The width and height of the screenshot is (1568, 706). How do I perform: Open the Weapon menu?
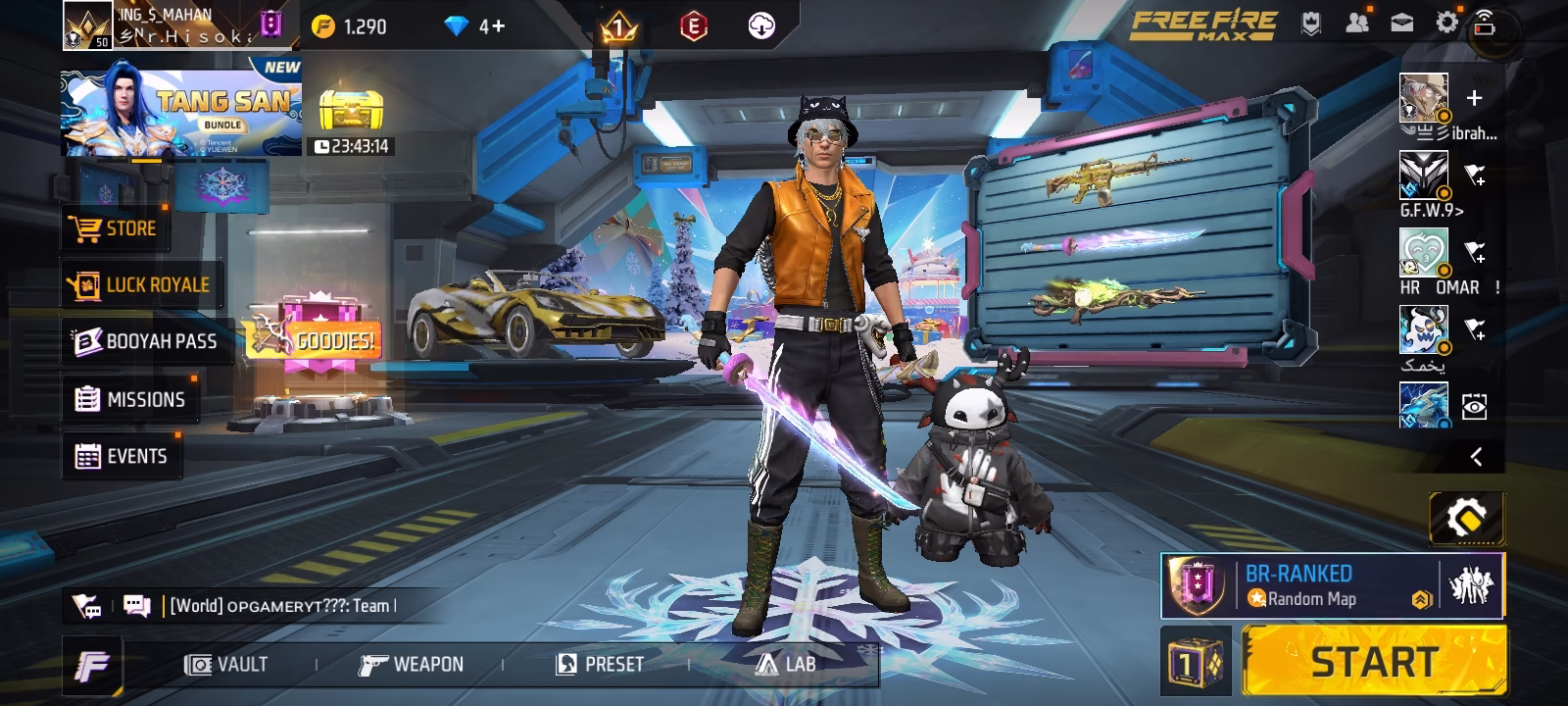click(x=411, y=665)
